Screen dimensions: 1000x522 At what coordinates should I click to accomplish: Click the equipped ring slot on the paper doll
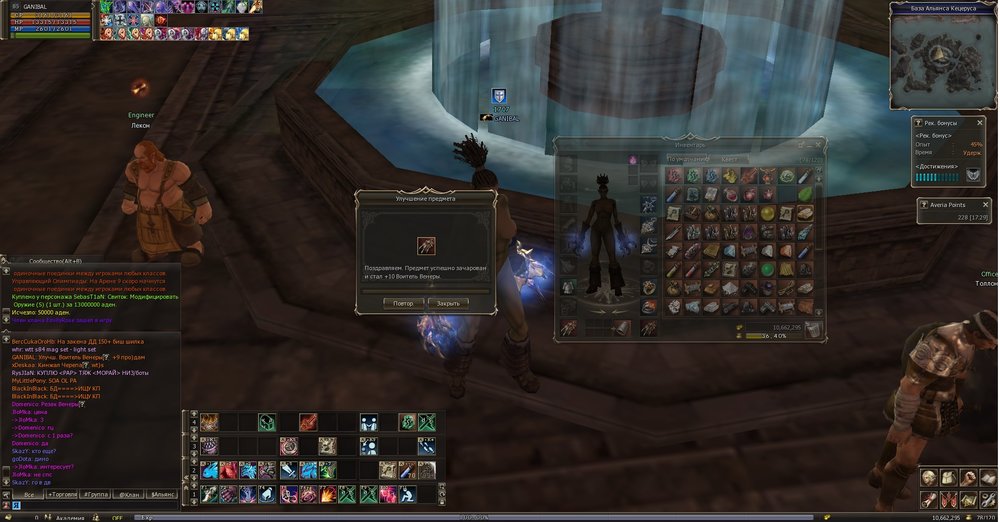[x=649, y=286]
